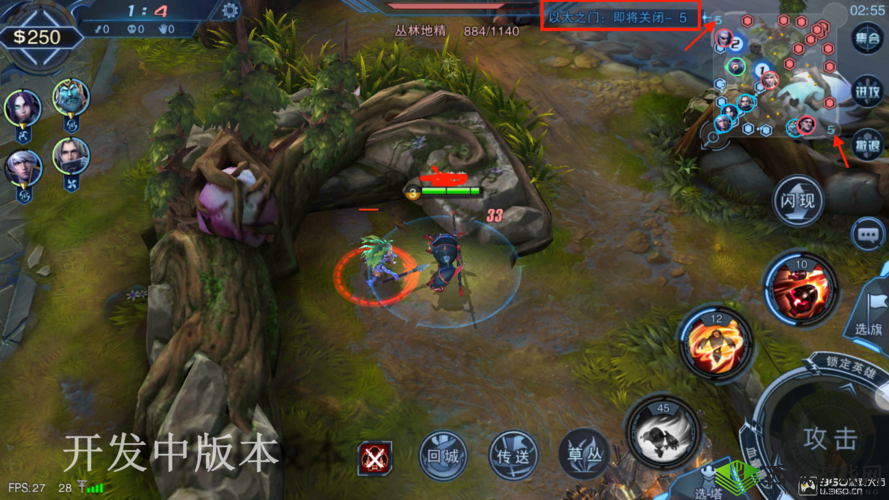Open the chat speech bubble button
889x500 pixels.
(867, 234)
